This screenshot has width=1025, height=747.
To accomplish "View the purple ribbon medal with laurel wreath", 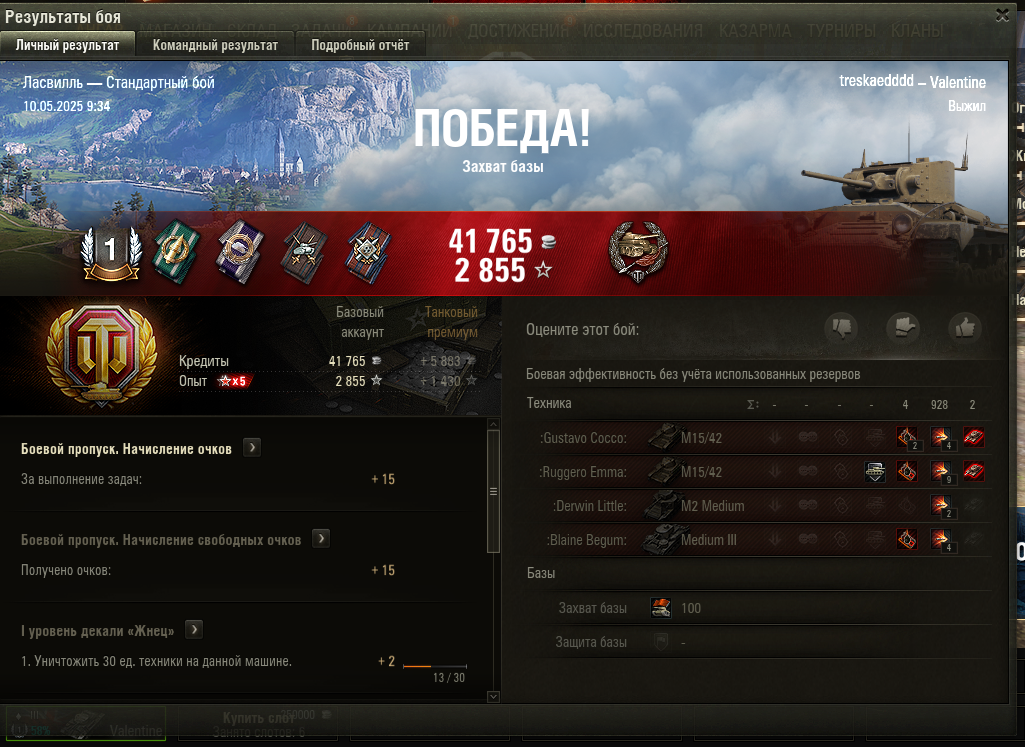I will 240,250.
